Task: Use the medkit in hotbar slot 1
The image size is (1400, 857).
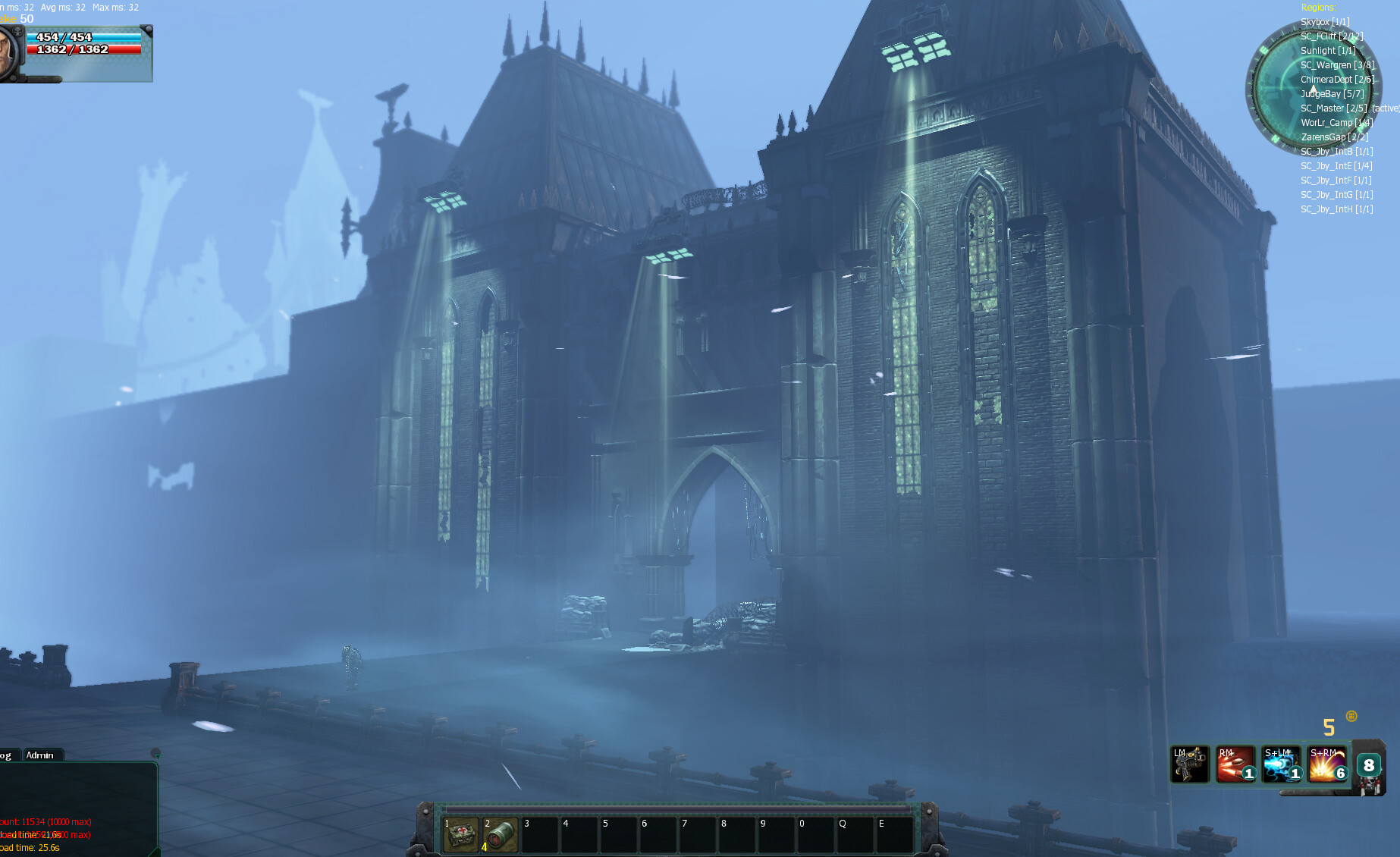Action: coord(460,835)
